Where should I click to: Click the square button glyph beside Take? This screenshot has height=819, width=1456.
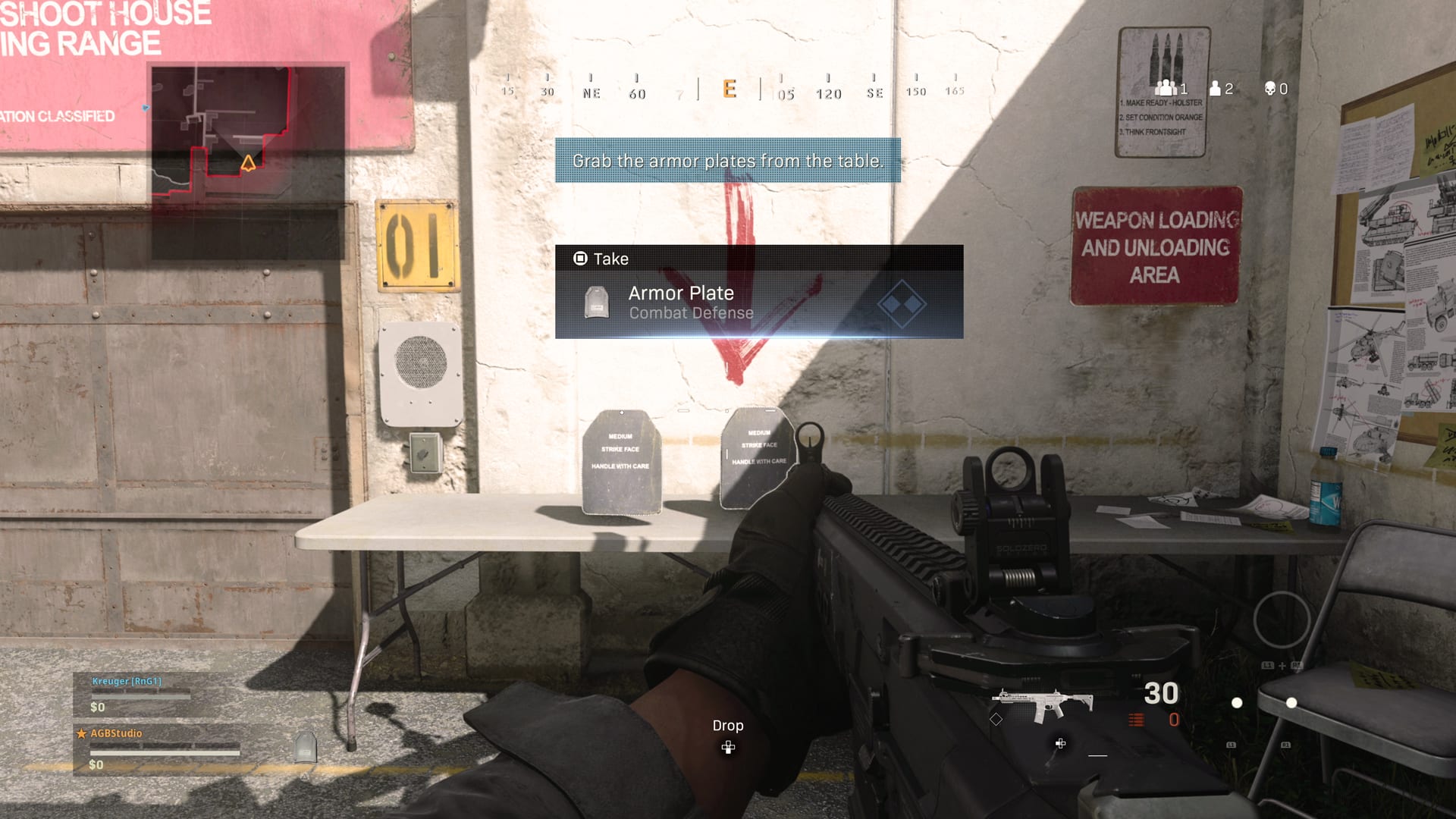point(581,259)
